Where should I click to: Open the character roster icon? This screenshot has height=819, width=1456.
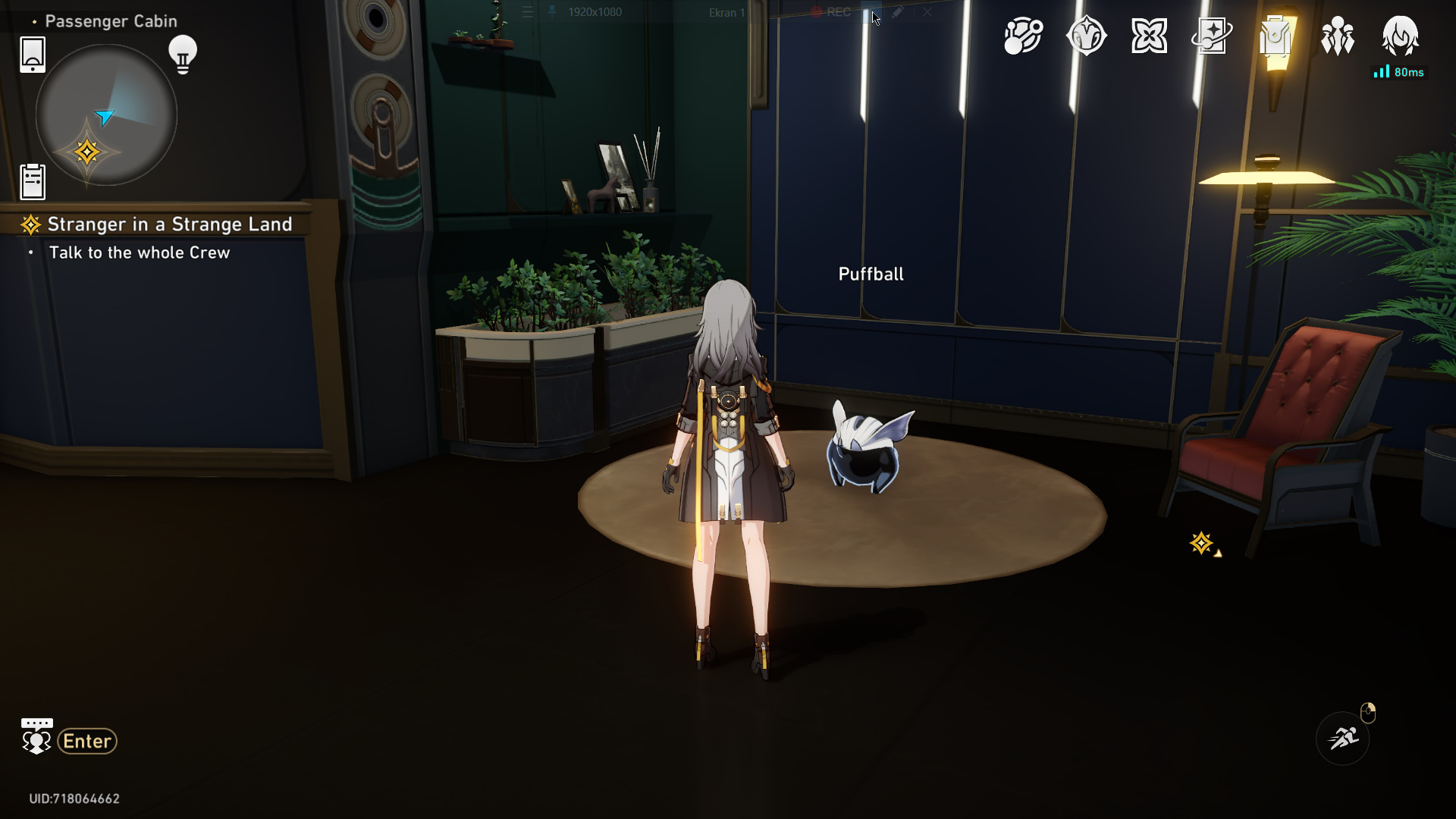[1338, 34]
